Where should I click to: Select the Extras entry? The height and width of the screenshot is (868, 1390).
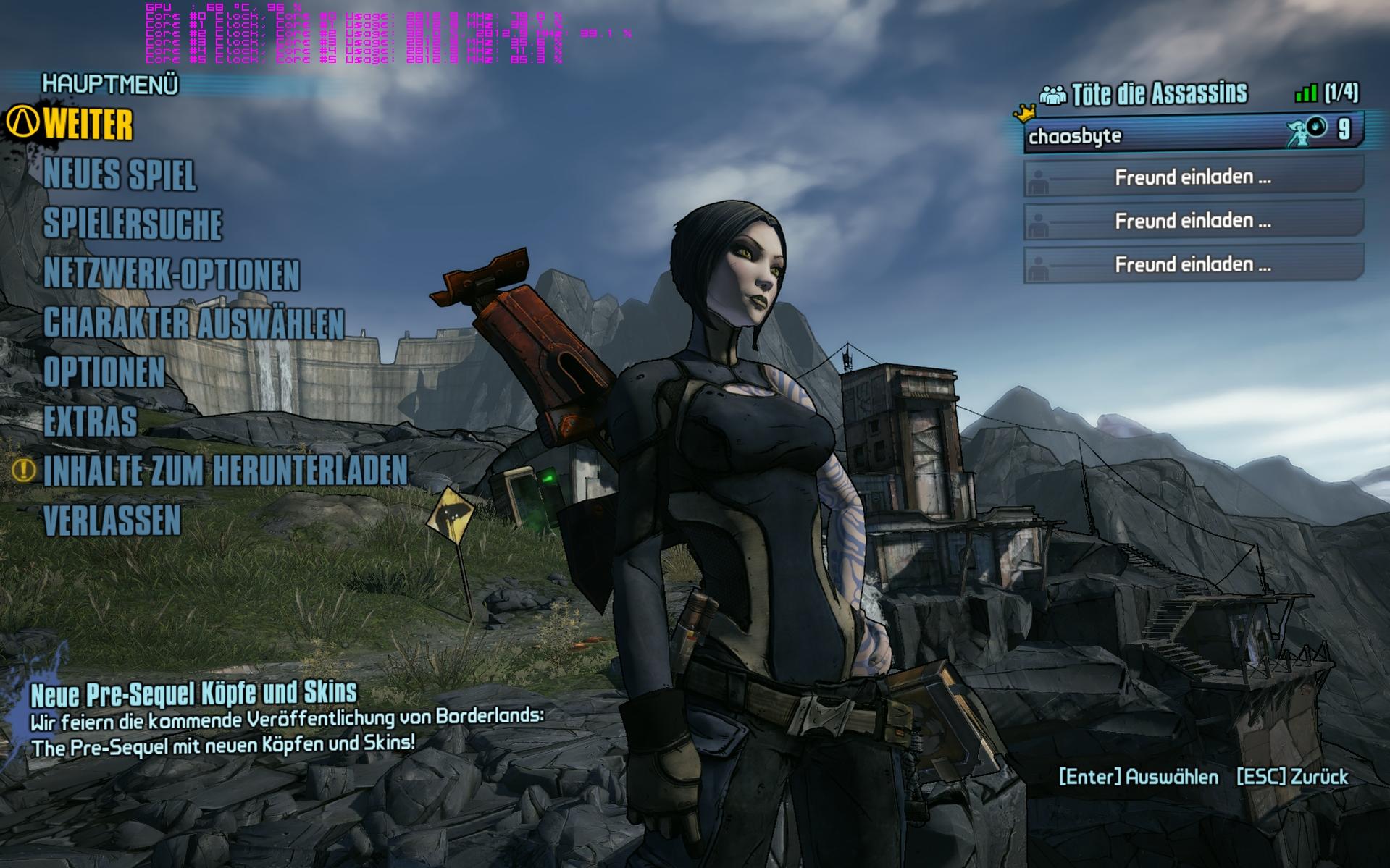coord(91,421)
